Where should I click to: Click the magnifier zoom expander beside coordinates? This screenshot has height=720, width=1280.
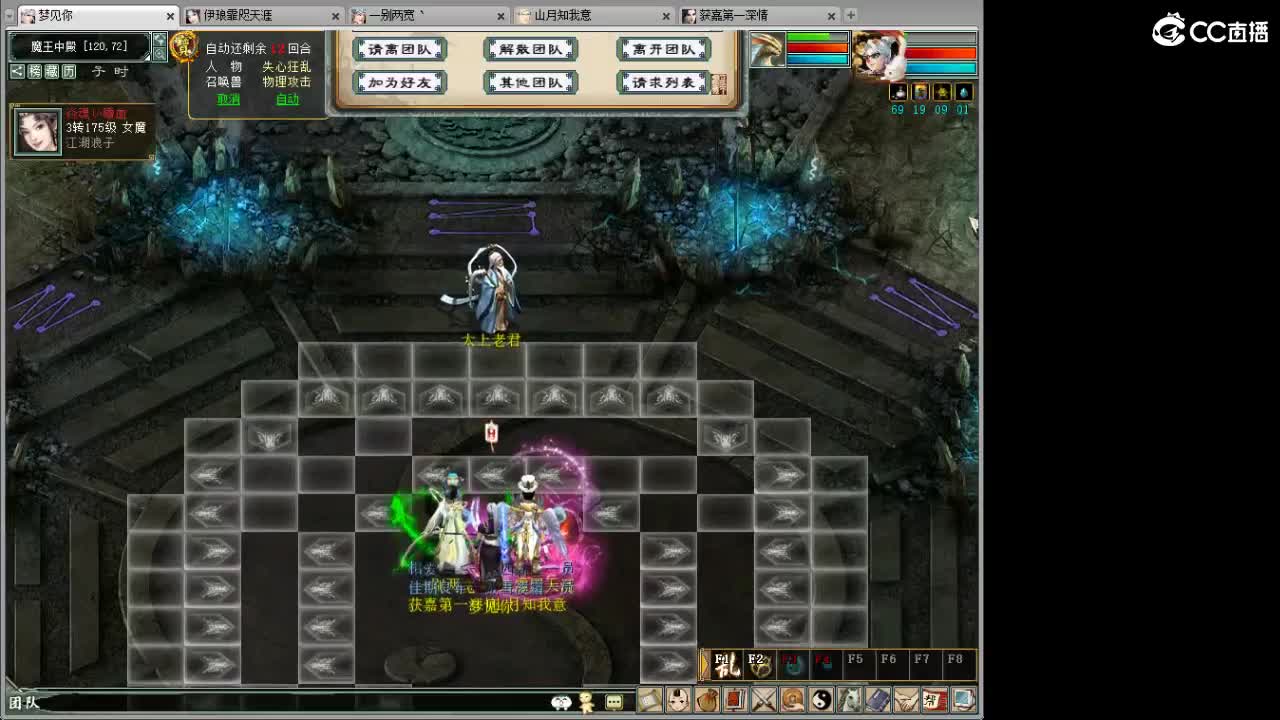(160, 54)
